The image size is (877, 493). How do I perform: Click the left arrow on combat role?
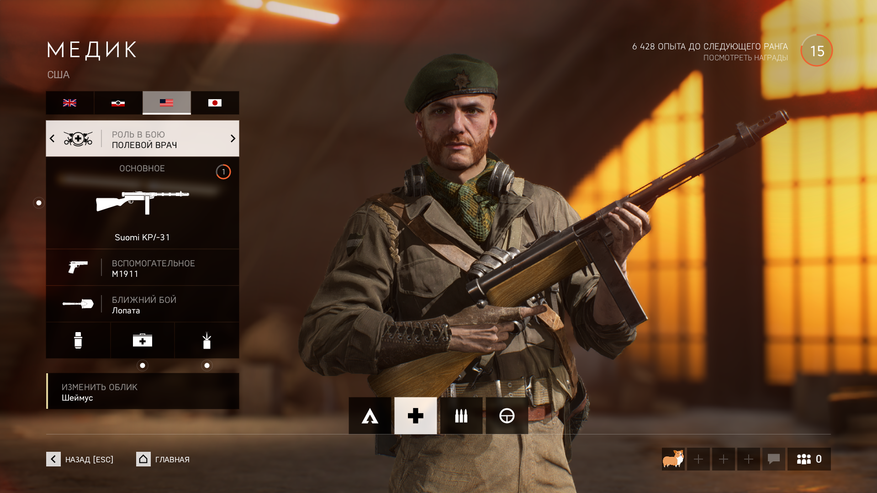(x=52, y=139)
